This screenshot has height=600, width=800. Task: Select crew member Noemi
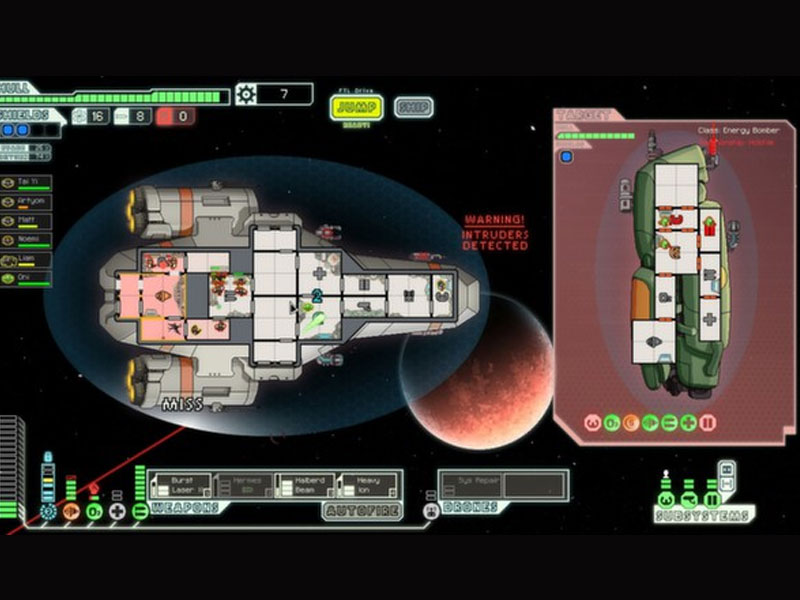(27, 239)
